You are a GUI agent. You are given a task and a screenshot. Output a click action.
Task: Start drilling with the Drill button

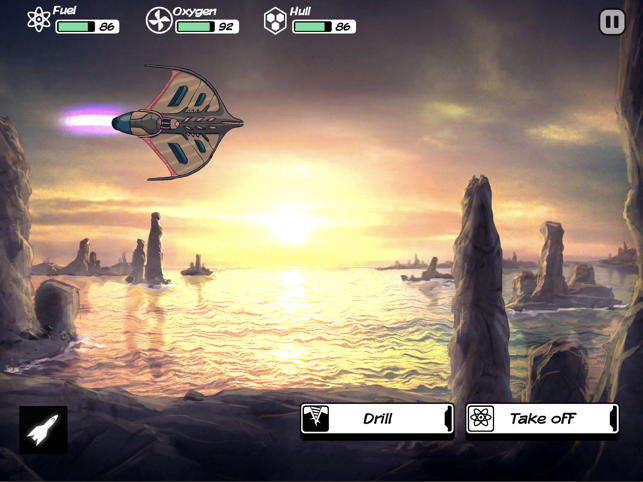(x=377, y=419)
